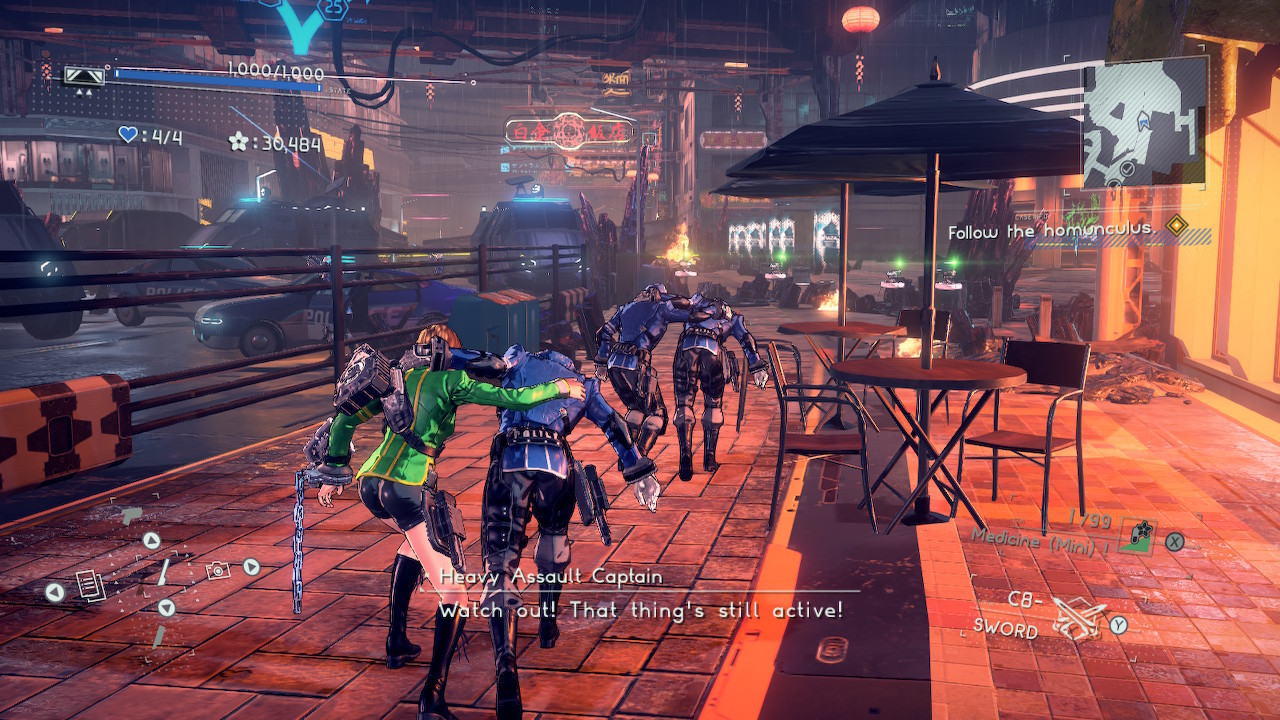Viewport: 1280px width, 720px height.
Task: Choose the gun weapon icon
Action: coord(130,516)
